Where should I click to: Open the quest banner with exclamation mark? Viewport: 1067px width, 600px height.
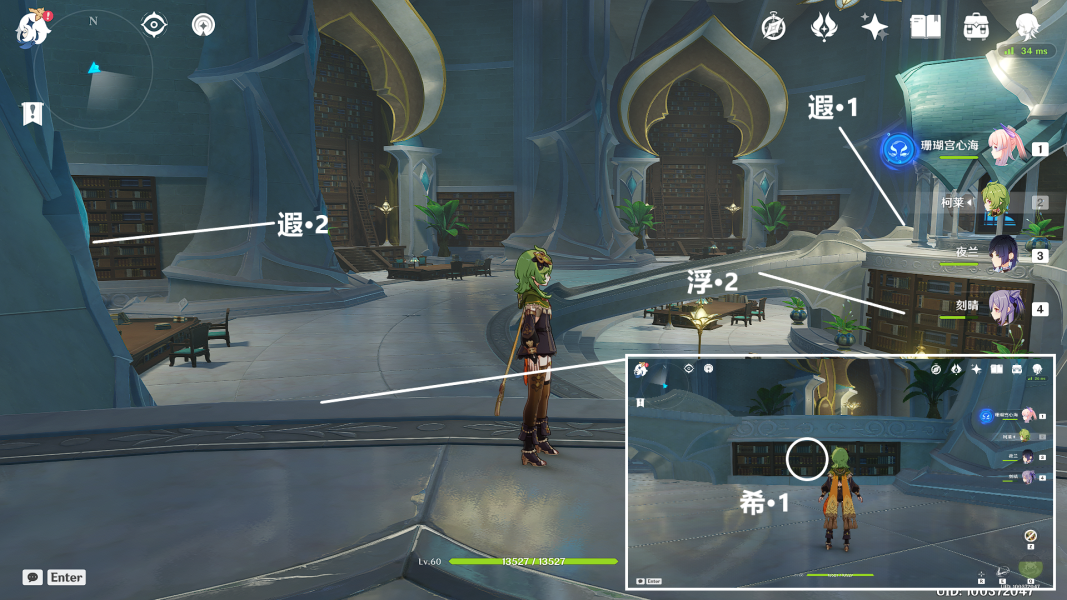[x=33, y=113]
